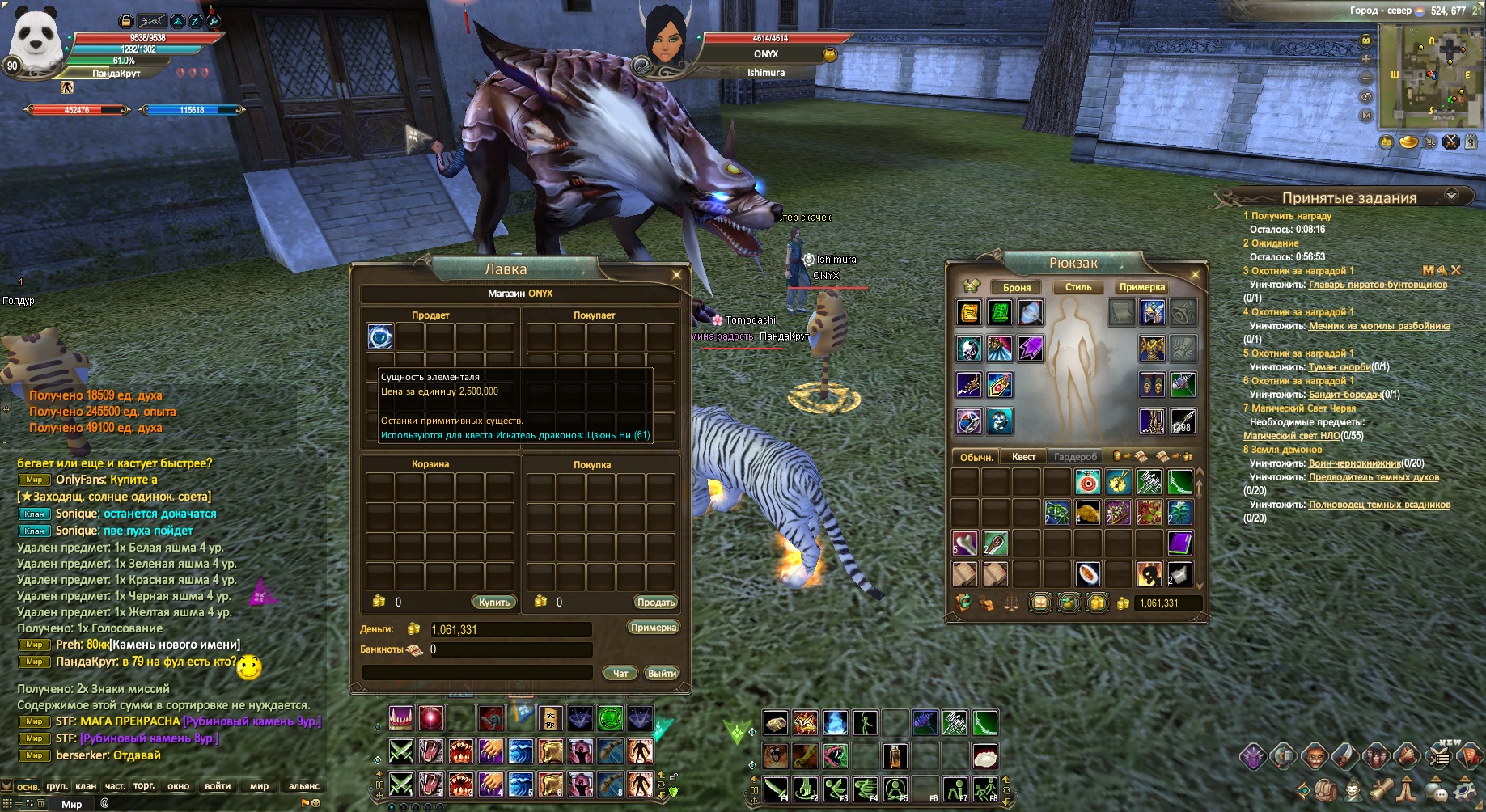Open the Примерка preview in shop window

653,628
